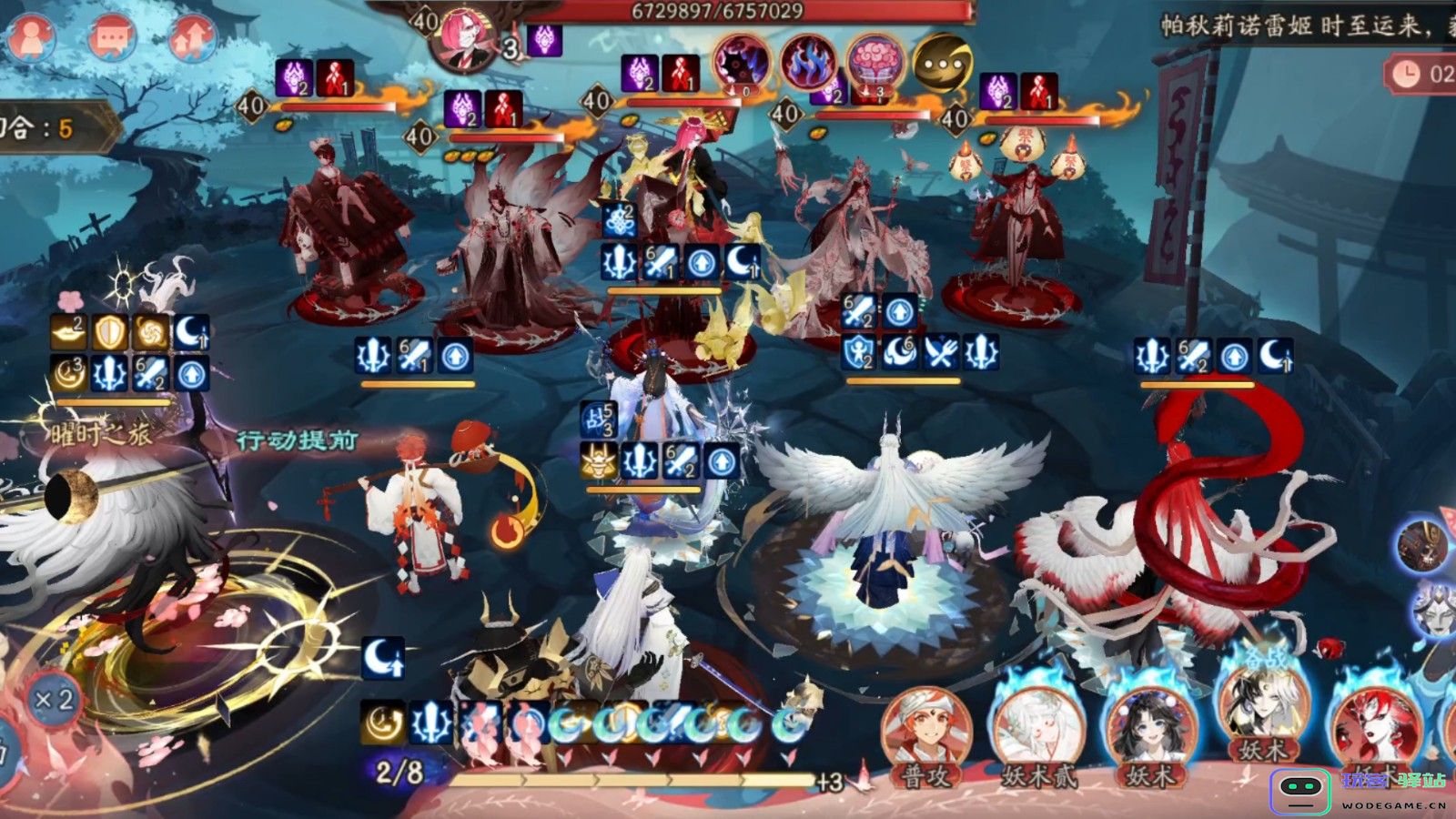Tap the boss blue flame skill
The image size is (1456, 819).
(806, 62)
